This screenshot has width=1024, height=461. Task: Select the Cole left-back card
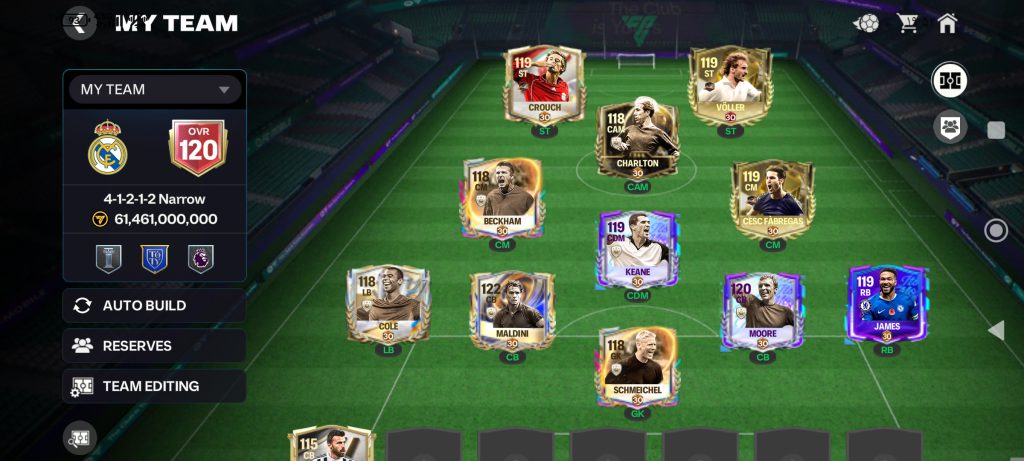click(x=387, y=305)
